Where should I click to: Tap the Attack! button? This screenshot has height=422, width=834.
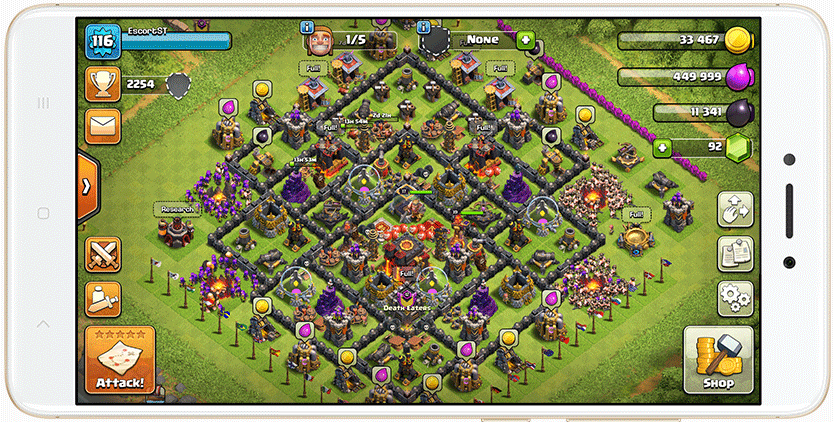(x=120, y=359)
